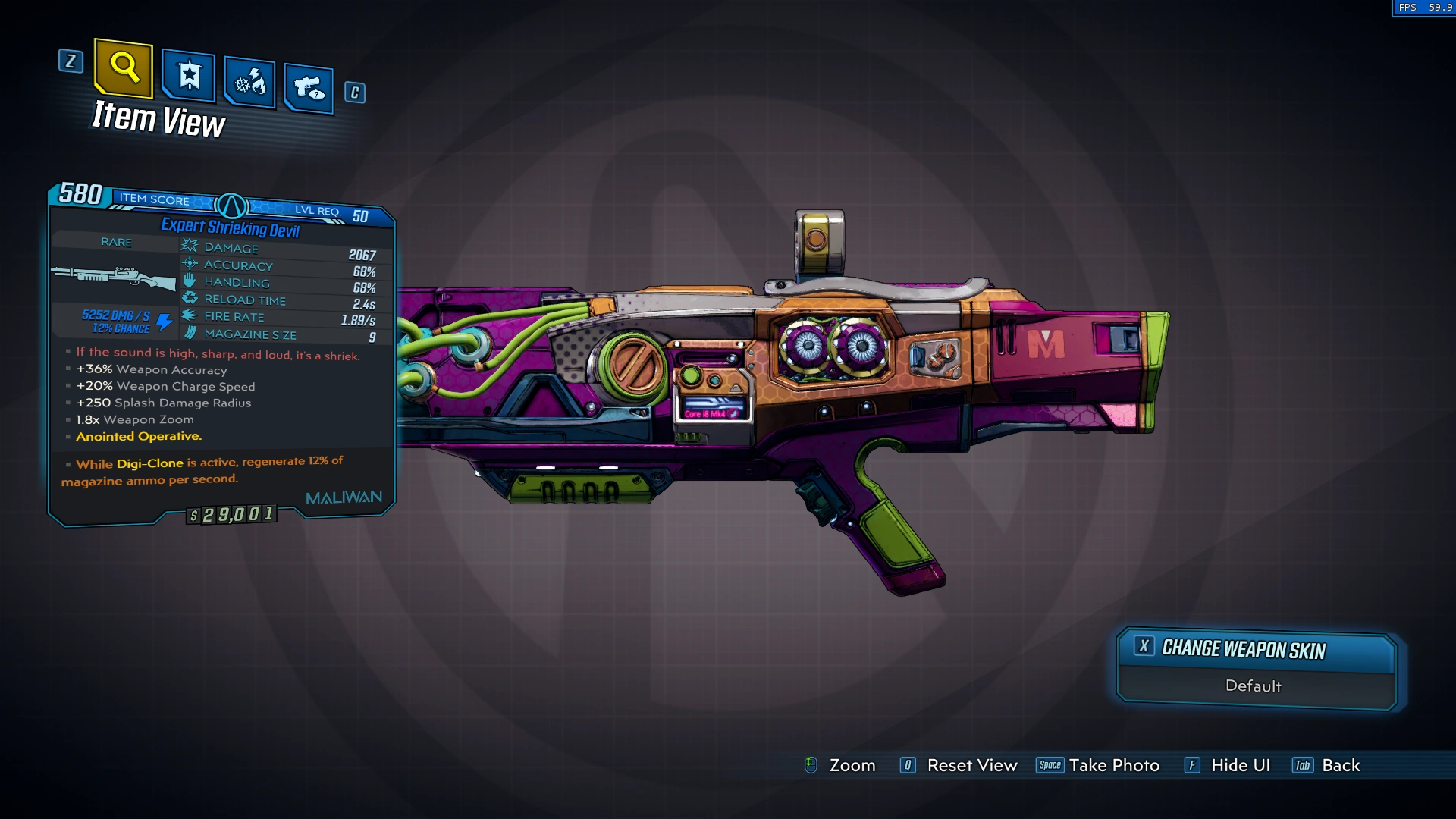Image resolution: width=1456 pixels, height=819 pixels.
Task: Select the magnifying glass Item View tab
Action: [x=124, y=68]
